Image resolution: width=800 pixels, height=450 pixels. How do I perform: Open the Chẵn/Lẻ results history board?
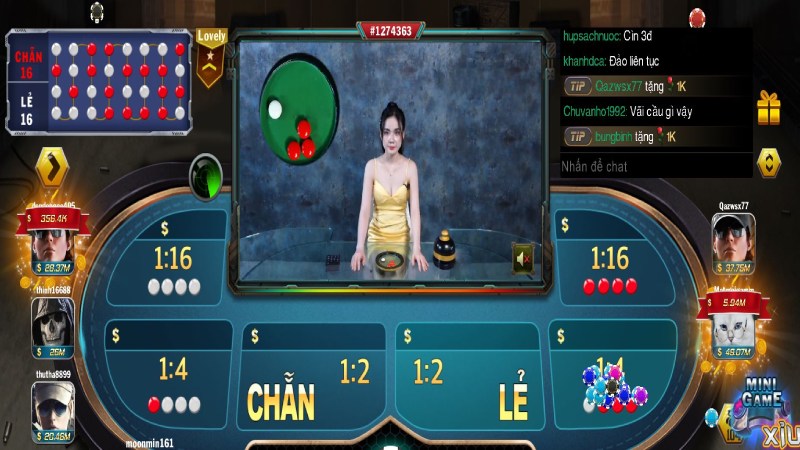tap(100, 81)
